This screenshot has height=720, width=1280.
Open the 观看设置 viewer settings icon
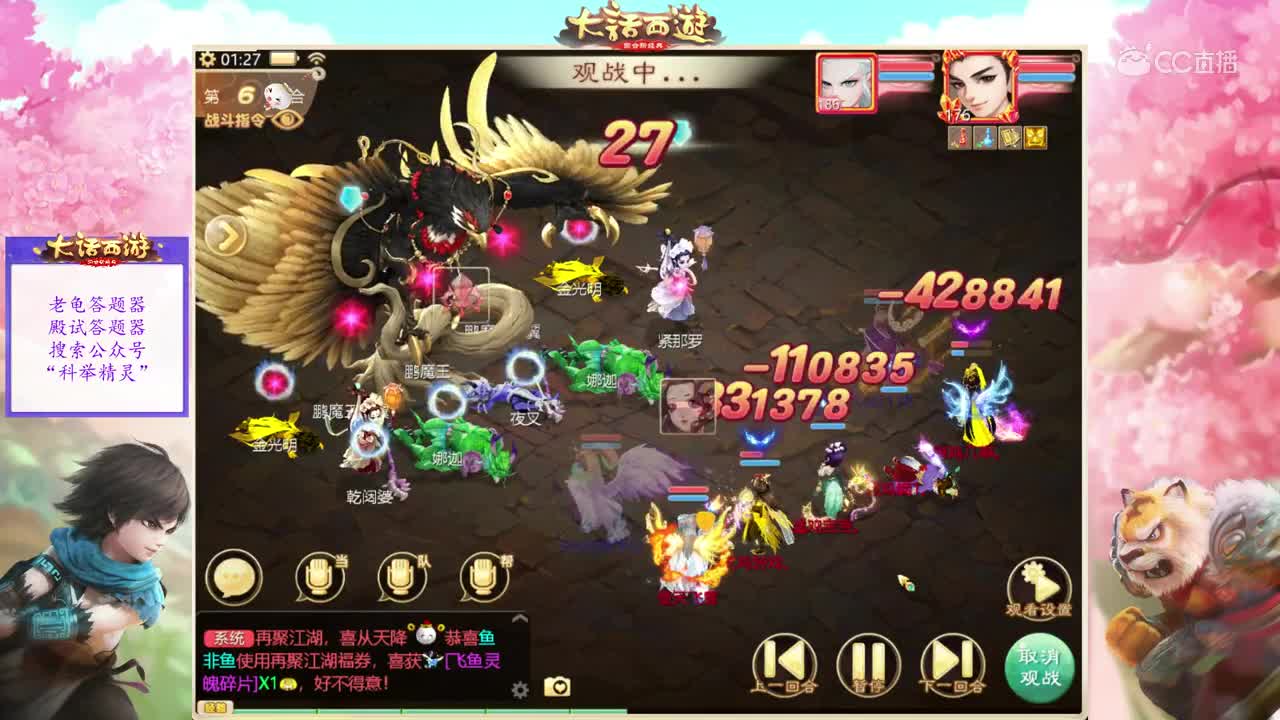[1036, 580]
